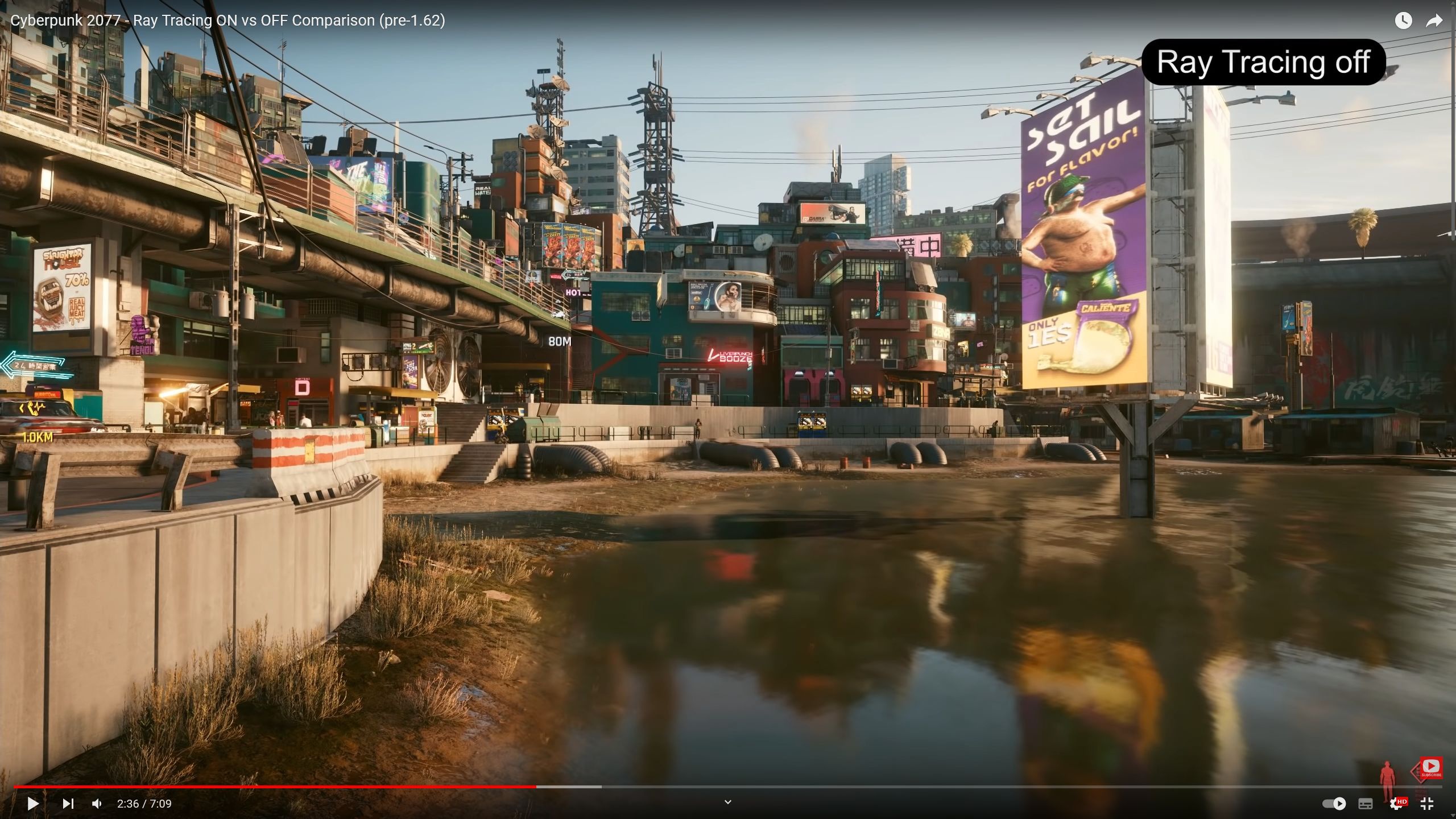
Task: Play the paused video
Action: pyautogui.click(x=33, y=804)
